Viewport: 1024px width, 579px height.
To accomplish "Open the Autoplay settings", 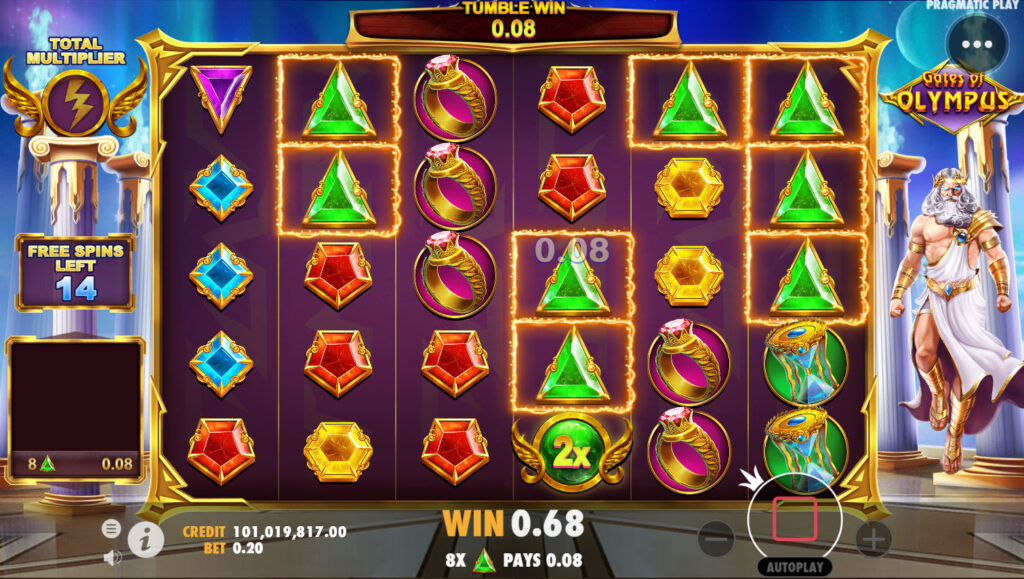I will [794, 566].
